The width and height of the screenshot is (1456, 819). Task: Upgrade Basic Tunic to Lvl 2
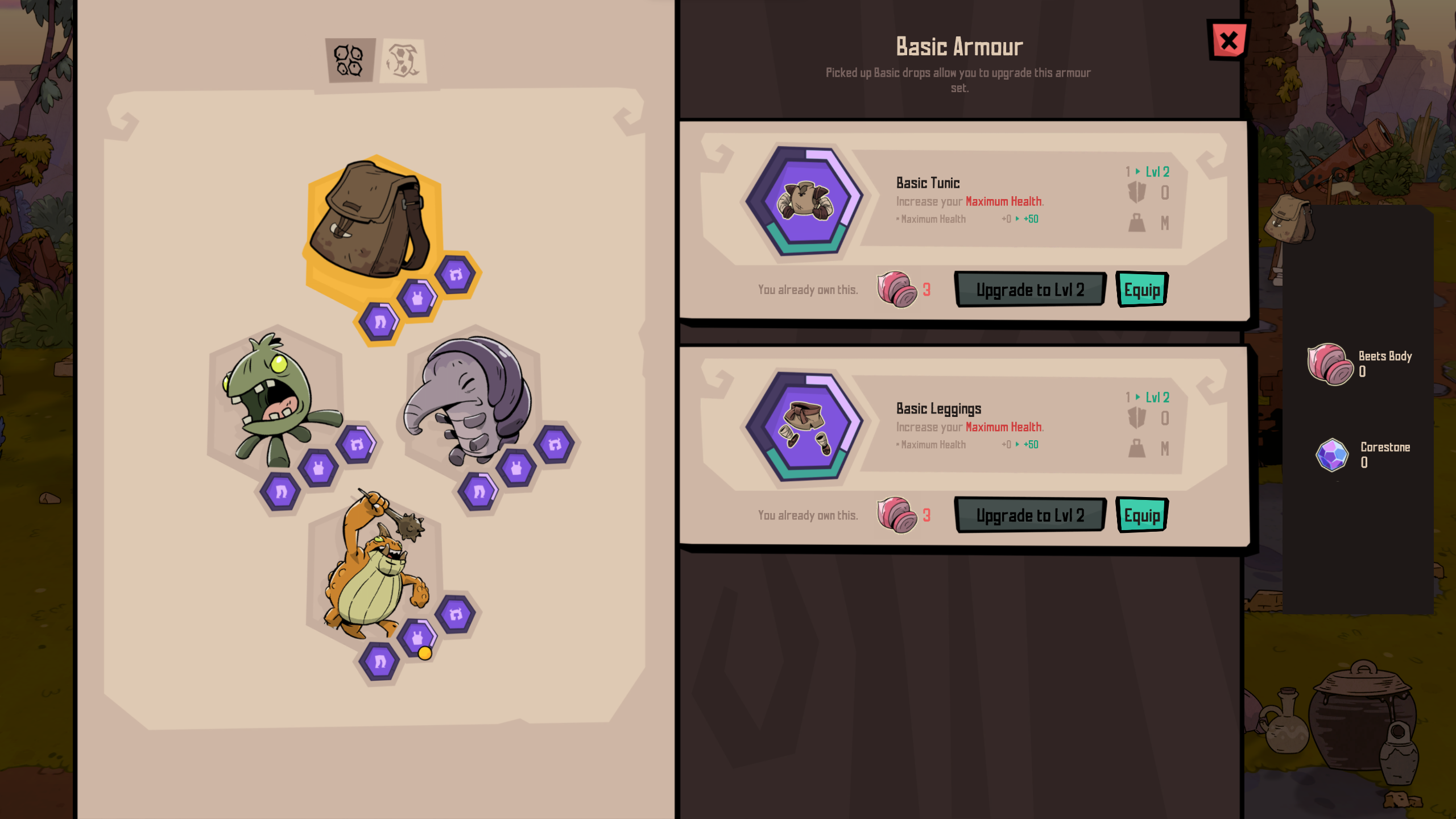1030,289
